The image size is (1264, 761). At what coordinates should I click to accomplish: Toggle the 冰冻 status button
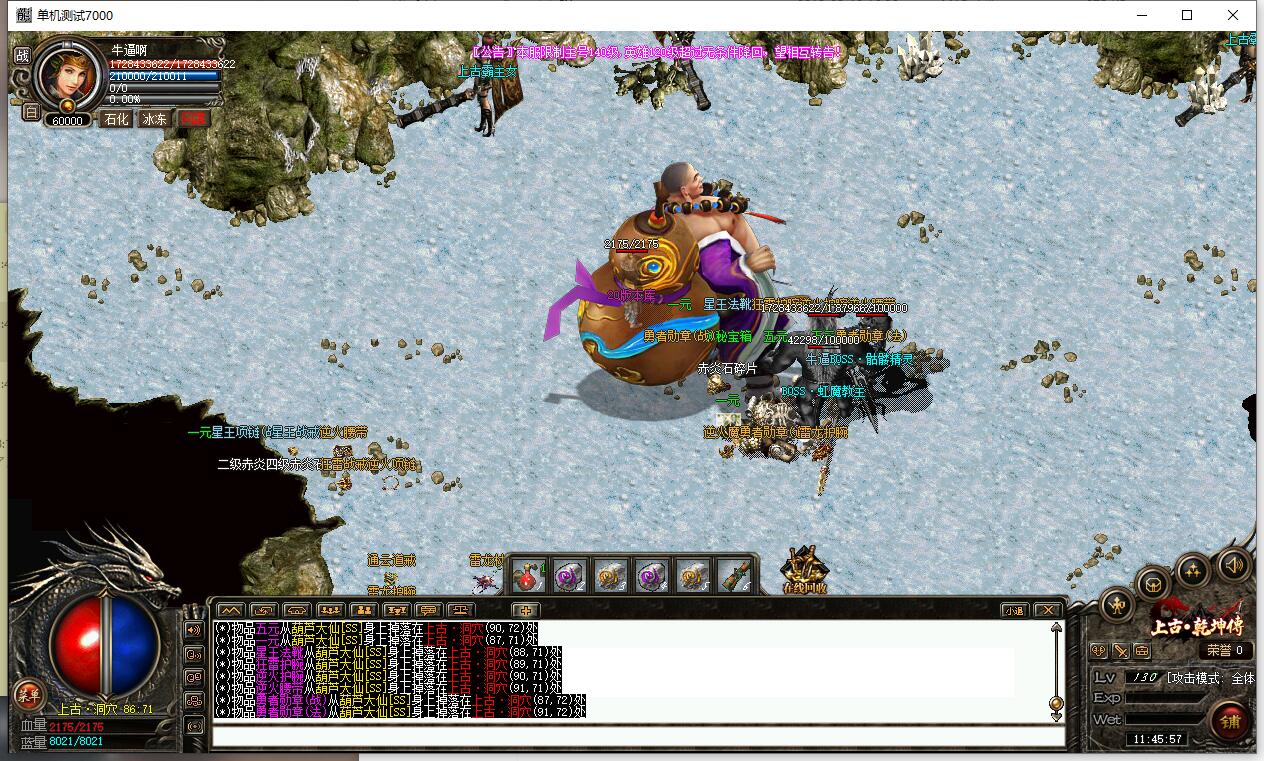154,119
